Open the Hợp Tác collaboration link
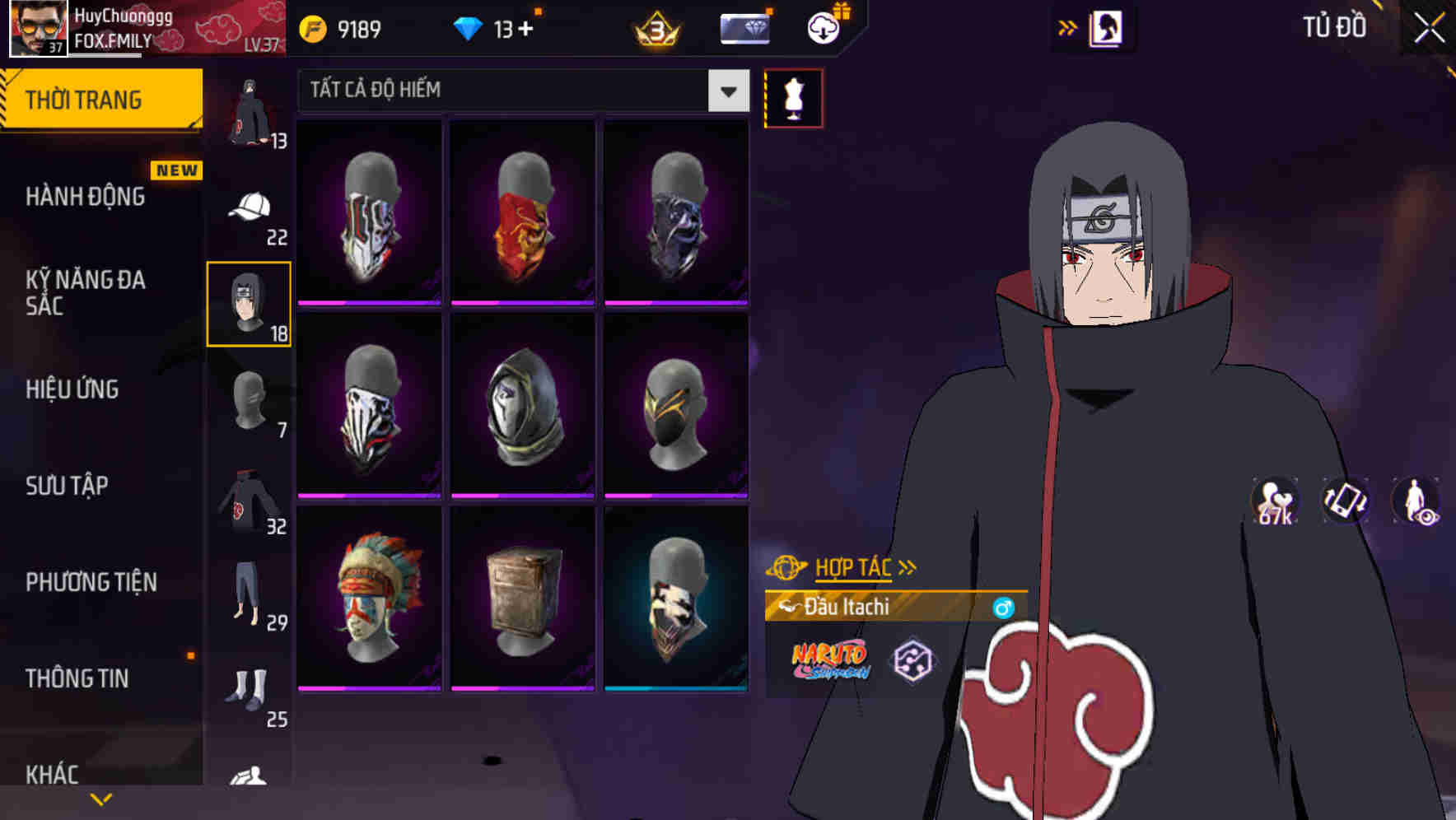Screen dimensions: 1456x820 [852, 566]
